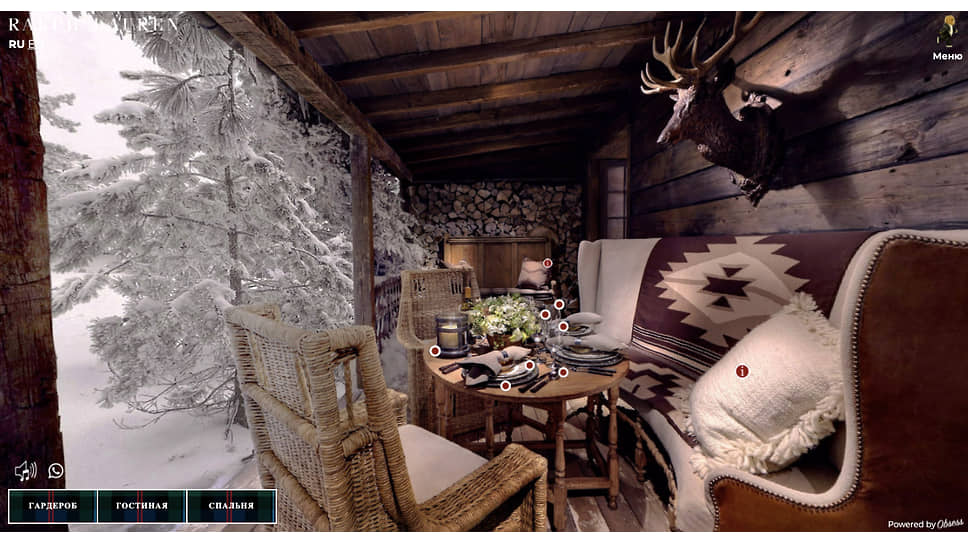Show info for the white fringed pillow
The height and width of the screenshot is (544, 968).
(742, 371)
